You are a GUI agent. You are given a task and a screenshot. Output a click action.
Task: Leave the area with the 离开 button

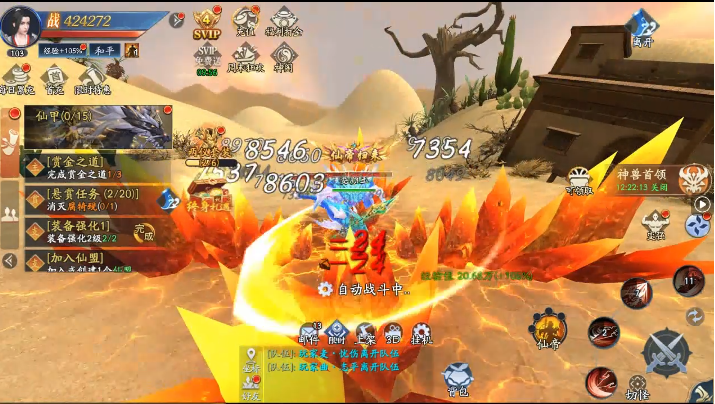coord(643,28)
